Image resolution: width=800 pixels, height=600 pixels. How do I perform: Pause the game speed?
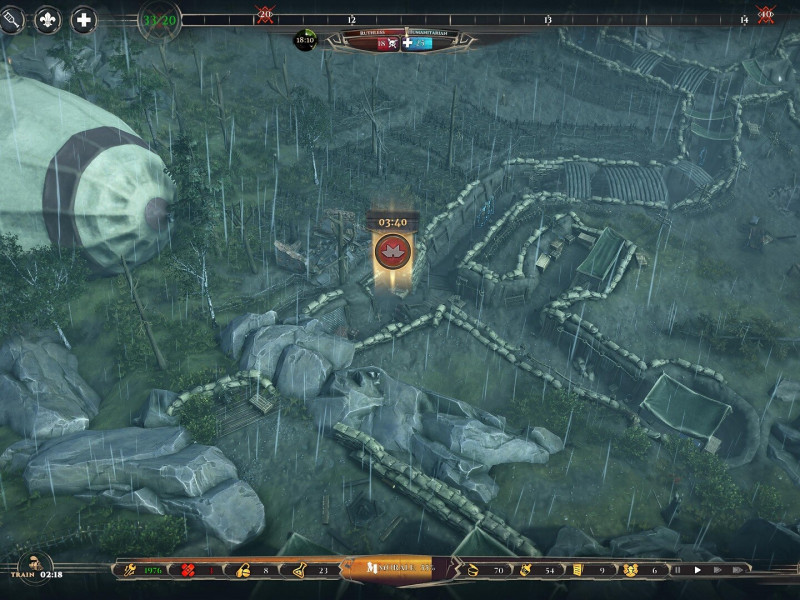tap(677, 570)
